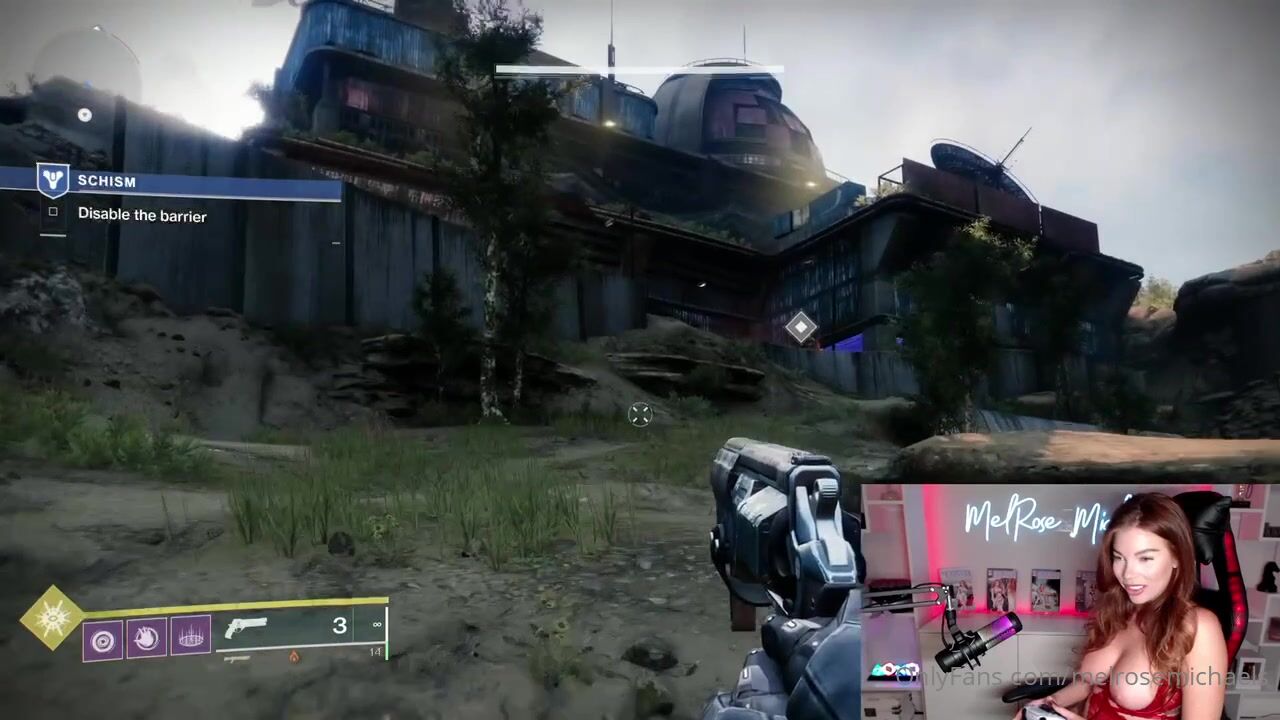Image resolution: width=1280 pixels, height=720 pixels.
Task: Select the diamond objective waypoint marker
Action: (x=800, y=326)
